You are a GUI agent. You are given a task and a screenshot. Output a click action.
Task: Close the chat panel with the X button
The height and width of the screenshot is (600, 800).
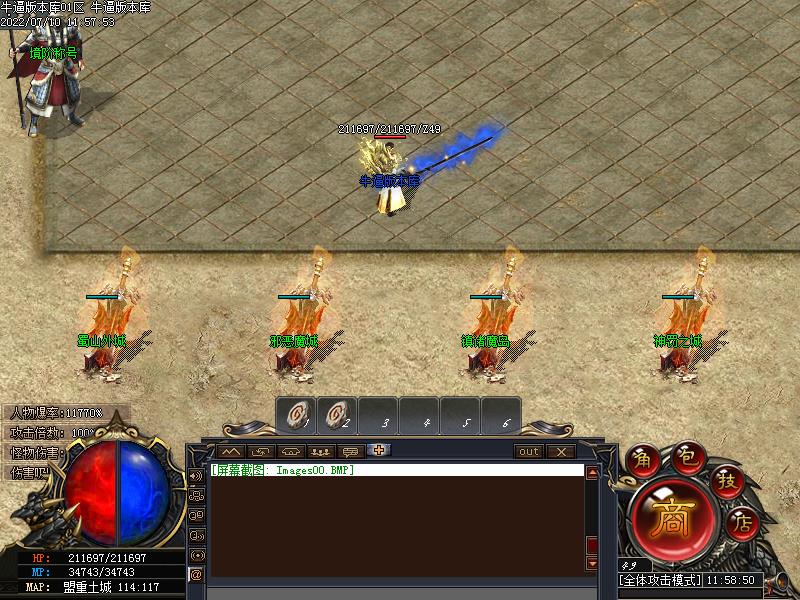click(x=561, y=452)
